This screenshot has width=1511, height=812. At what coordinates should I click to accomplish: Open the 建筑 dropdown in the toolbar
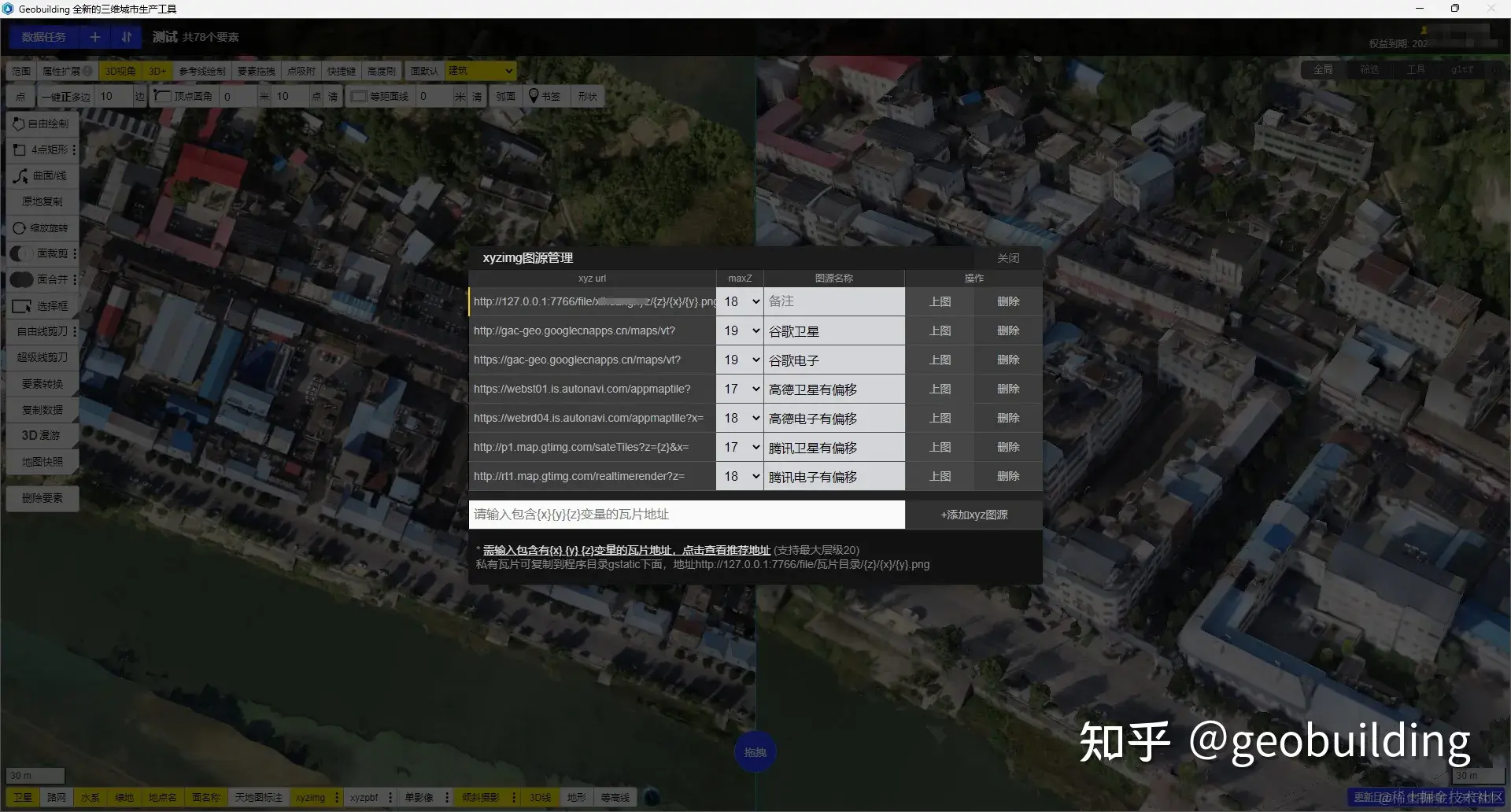tap(481, 71)
